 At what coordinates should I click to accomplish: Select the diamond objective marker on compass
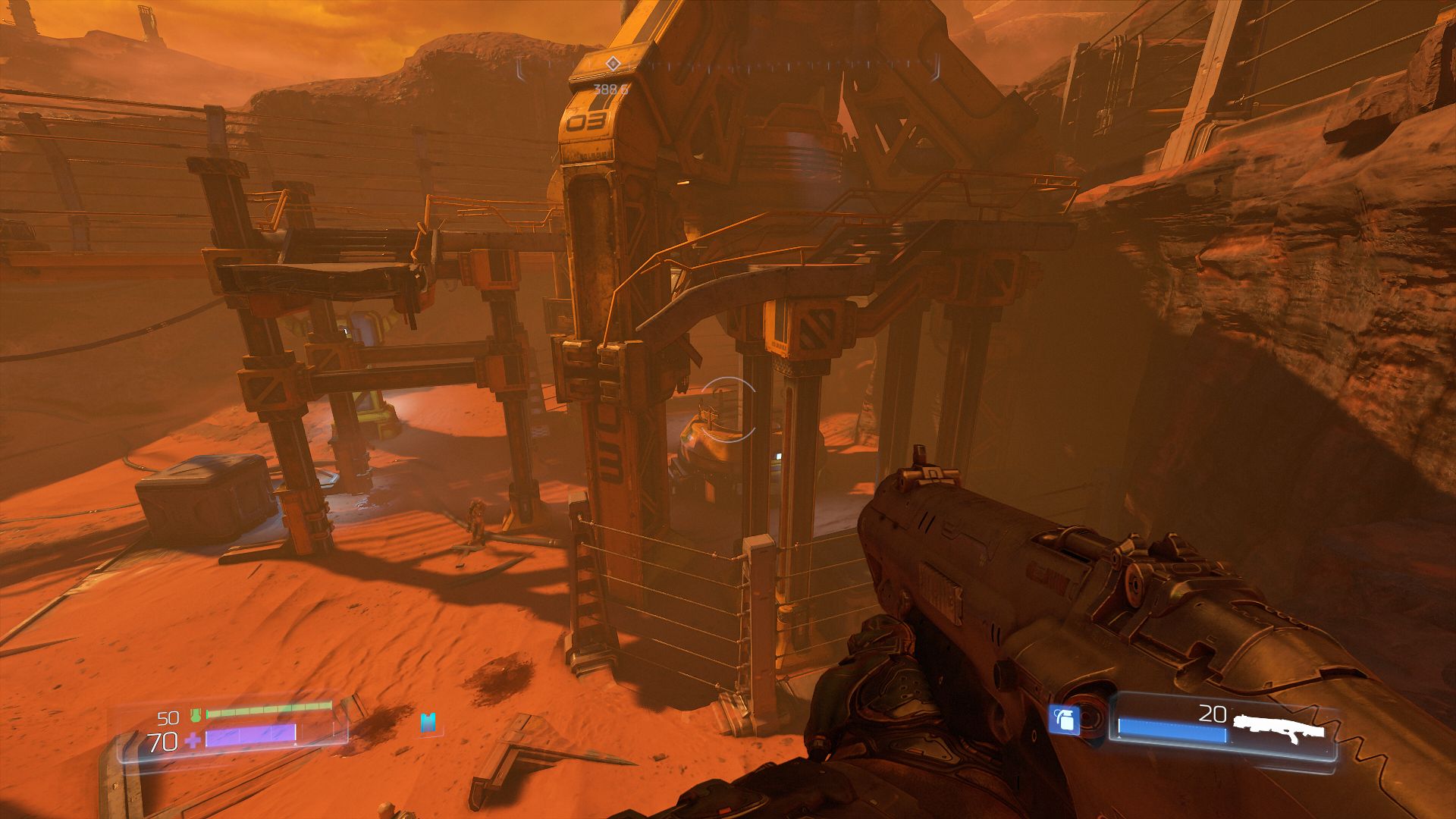pos(613,64)
